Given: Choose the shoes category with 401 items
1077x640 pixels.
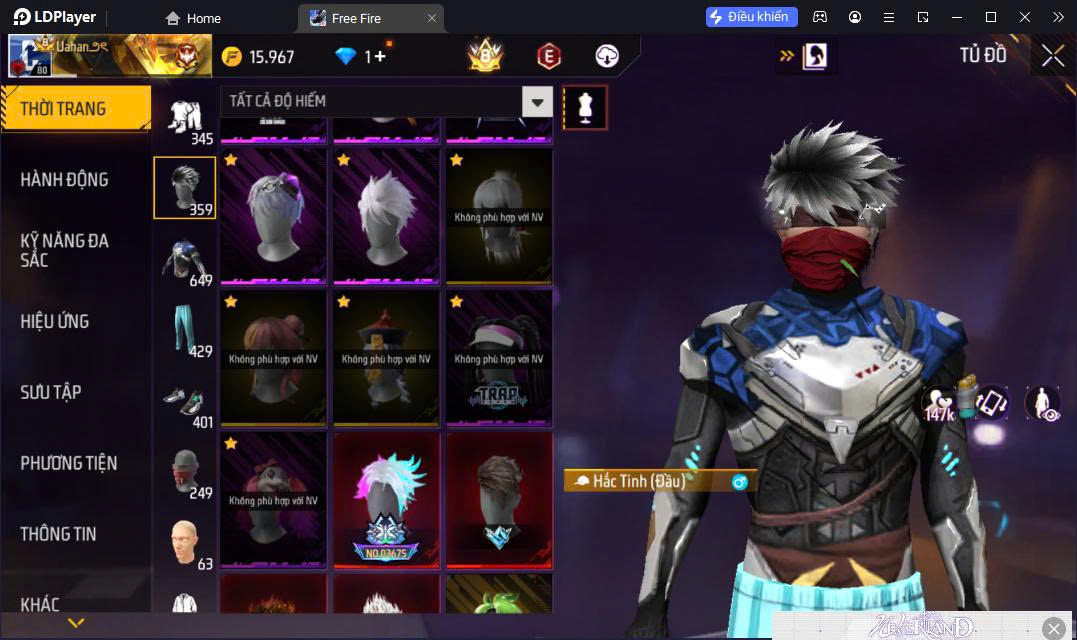Looking at the screenshot, I should click(x=184, y=401).
